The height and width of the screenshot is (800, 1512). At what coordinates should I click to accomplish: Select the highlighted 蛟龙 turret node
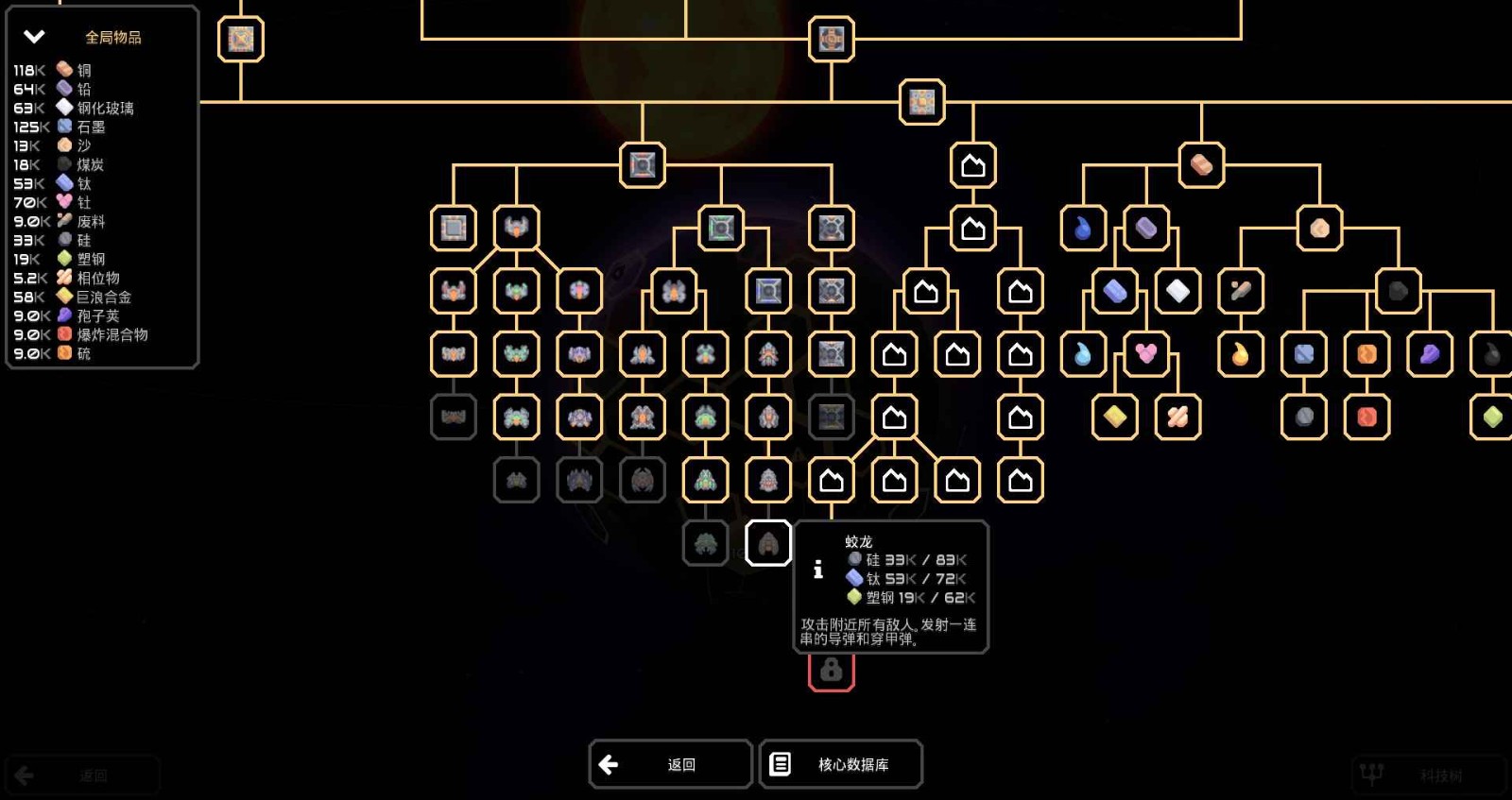click(x=768, y=543)
